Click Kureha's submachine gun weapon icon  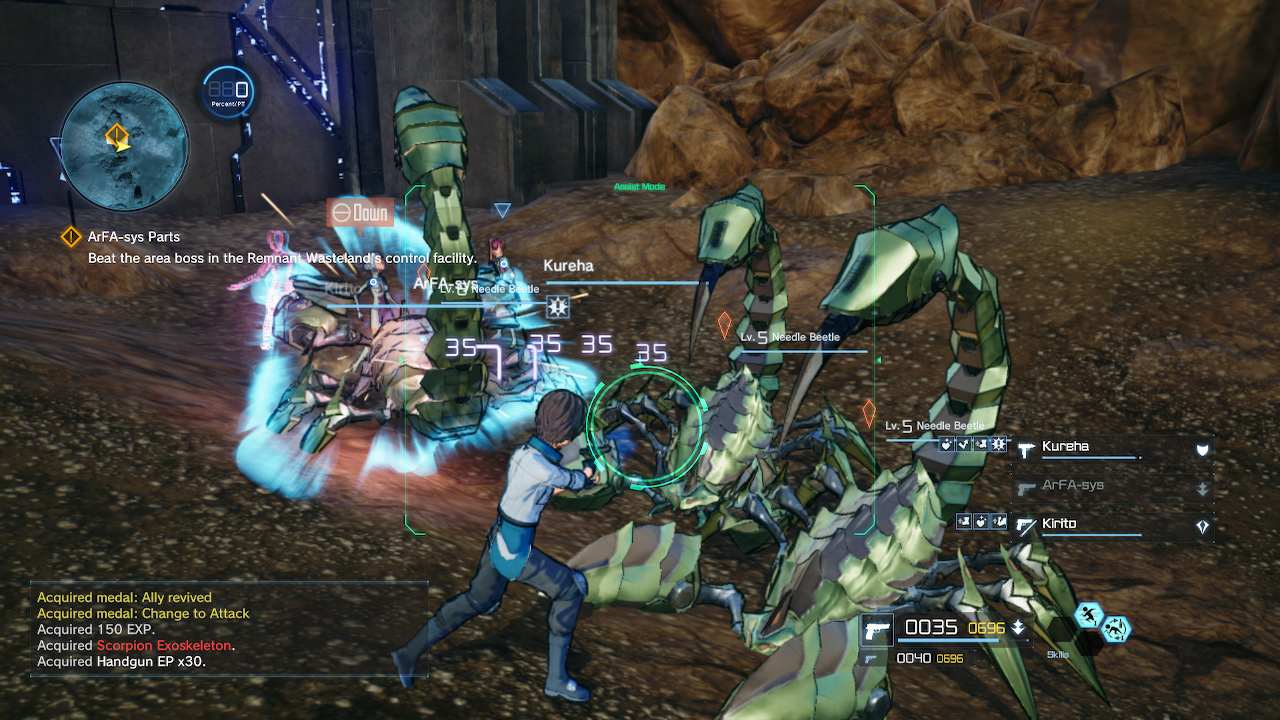pos(1025,447)
